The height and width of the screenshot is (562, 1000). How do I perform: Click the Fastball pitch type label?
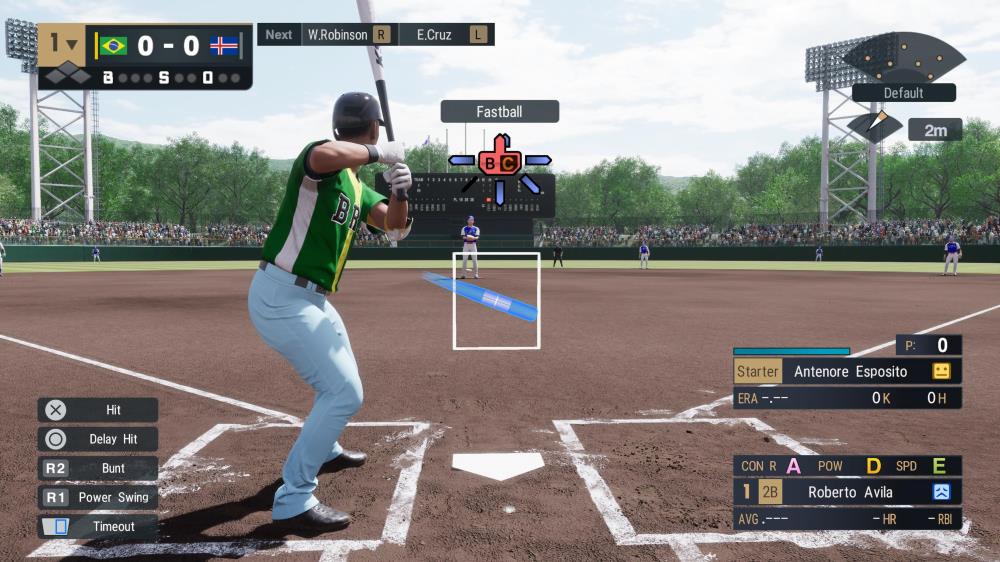click(499, 112)
